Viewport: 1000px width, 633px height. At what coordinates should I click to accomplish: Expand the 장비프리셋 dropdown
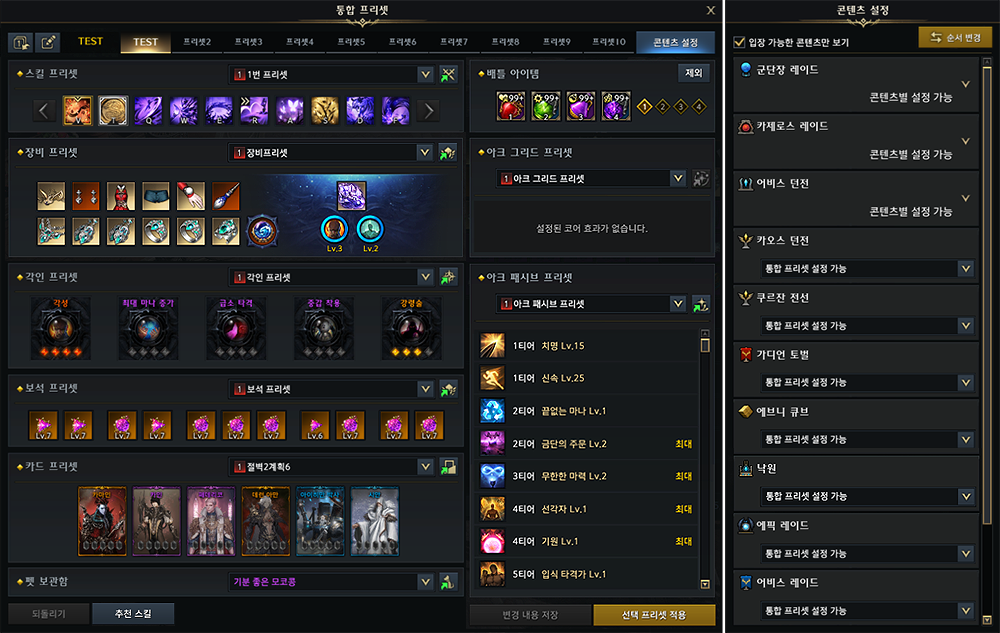pyautogui.click(x=425, y=153)
